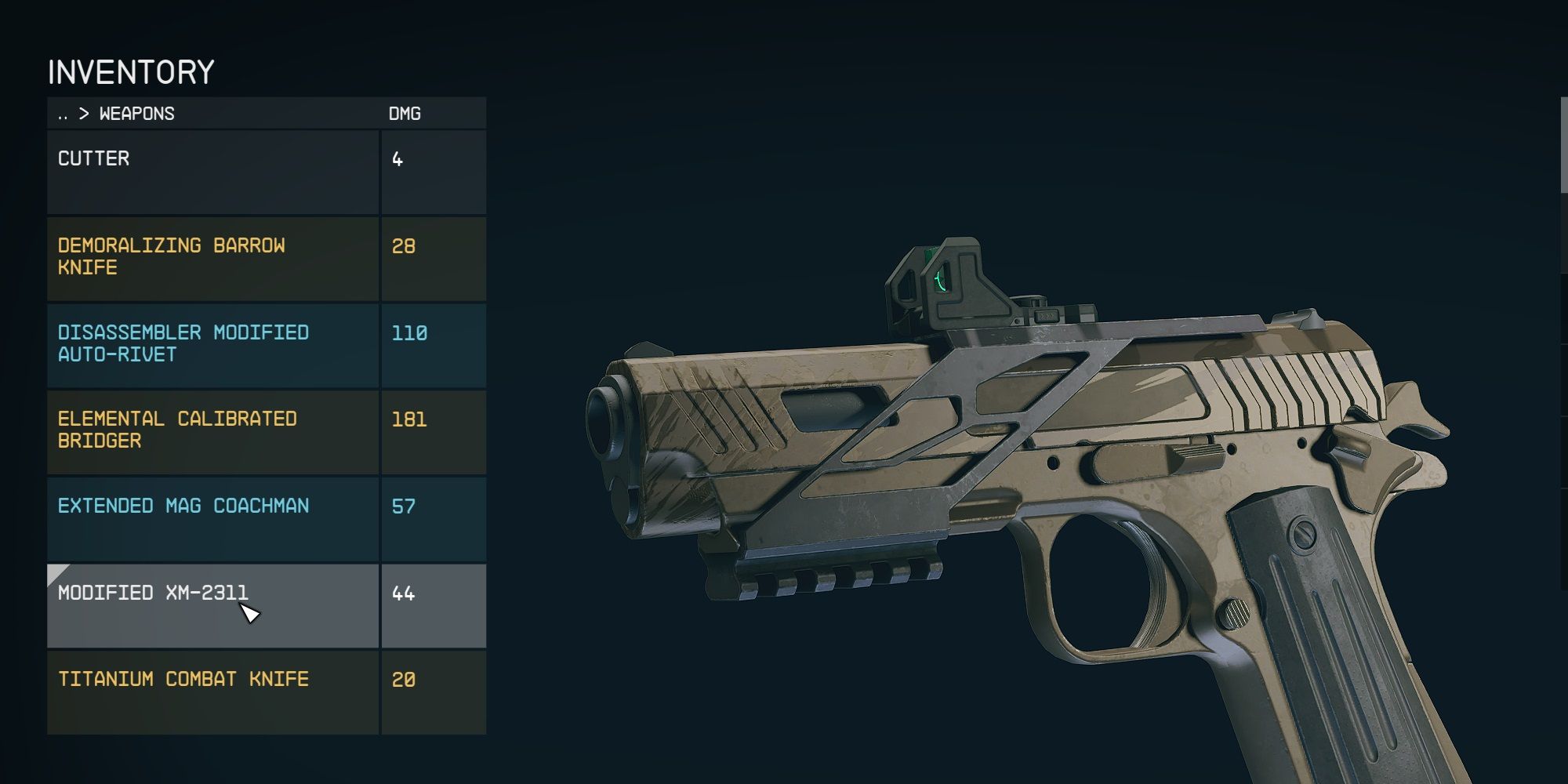The image size is (1568, 784).
Task: Choose the Demoralizing Barrow Knife
Action: tap(212, 258)
